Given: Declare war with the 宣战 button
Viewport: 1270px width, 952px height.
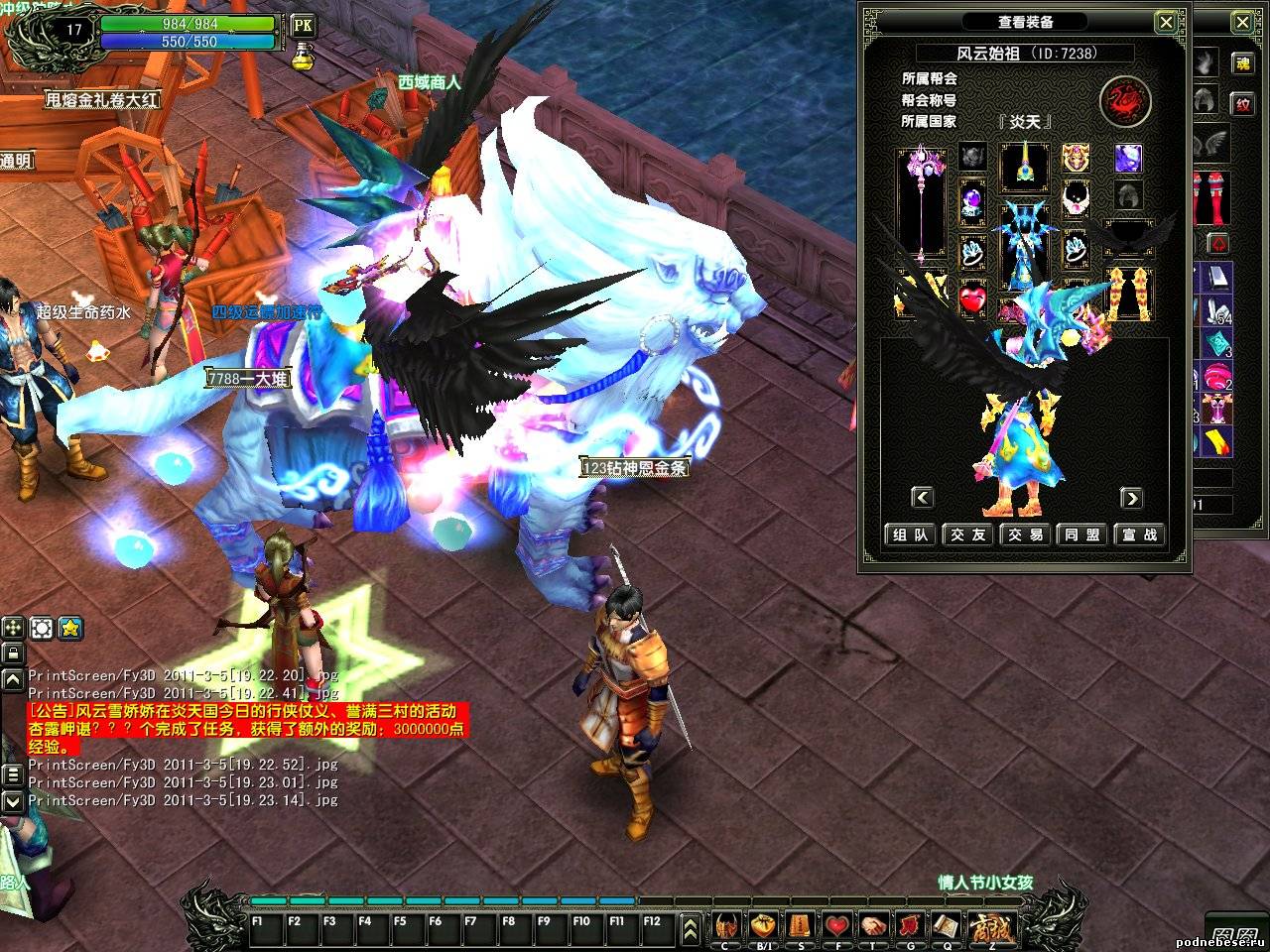Looking at the screenshot, I should click(x=1139, y=535).
